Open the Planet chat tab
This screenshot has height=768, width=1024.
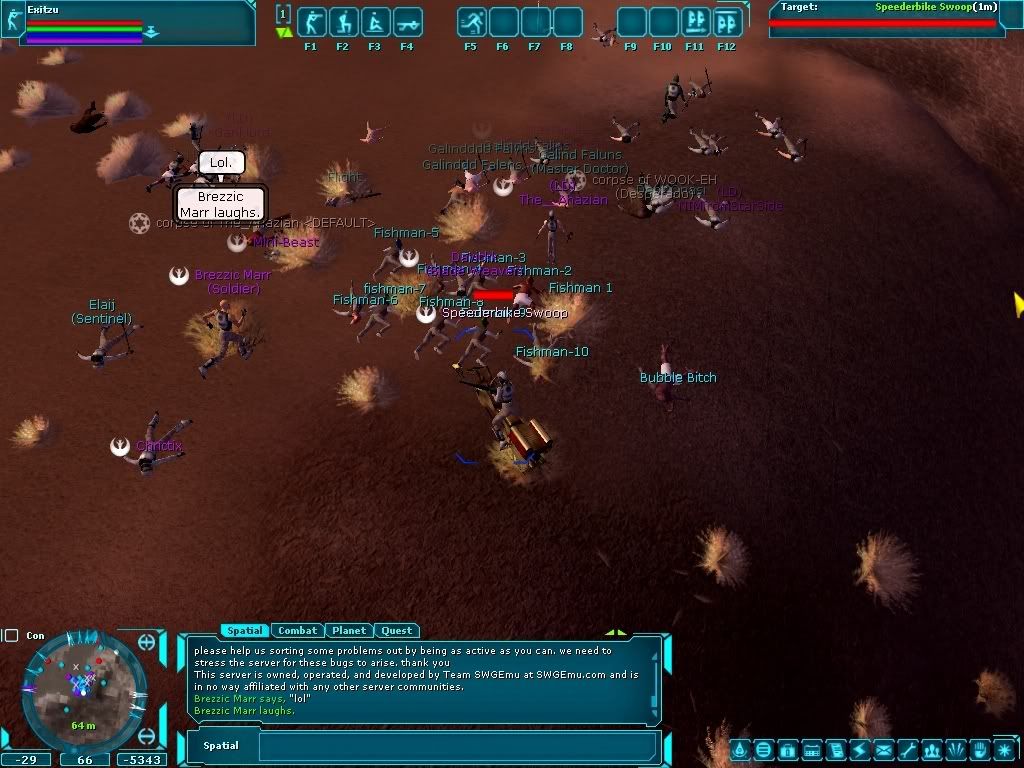point(349,631)
